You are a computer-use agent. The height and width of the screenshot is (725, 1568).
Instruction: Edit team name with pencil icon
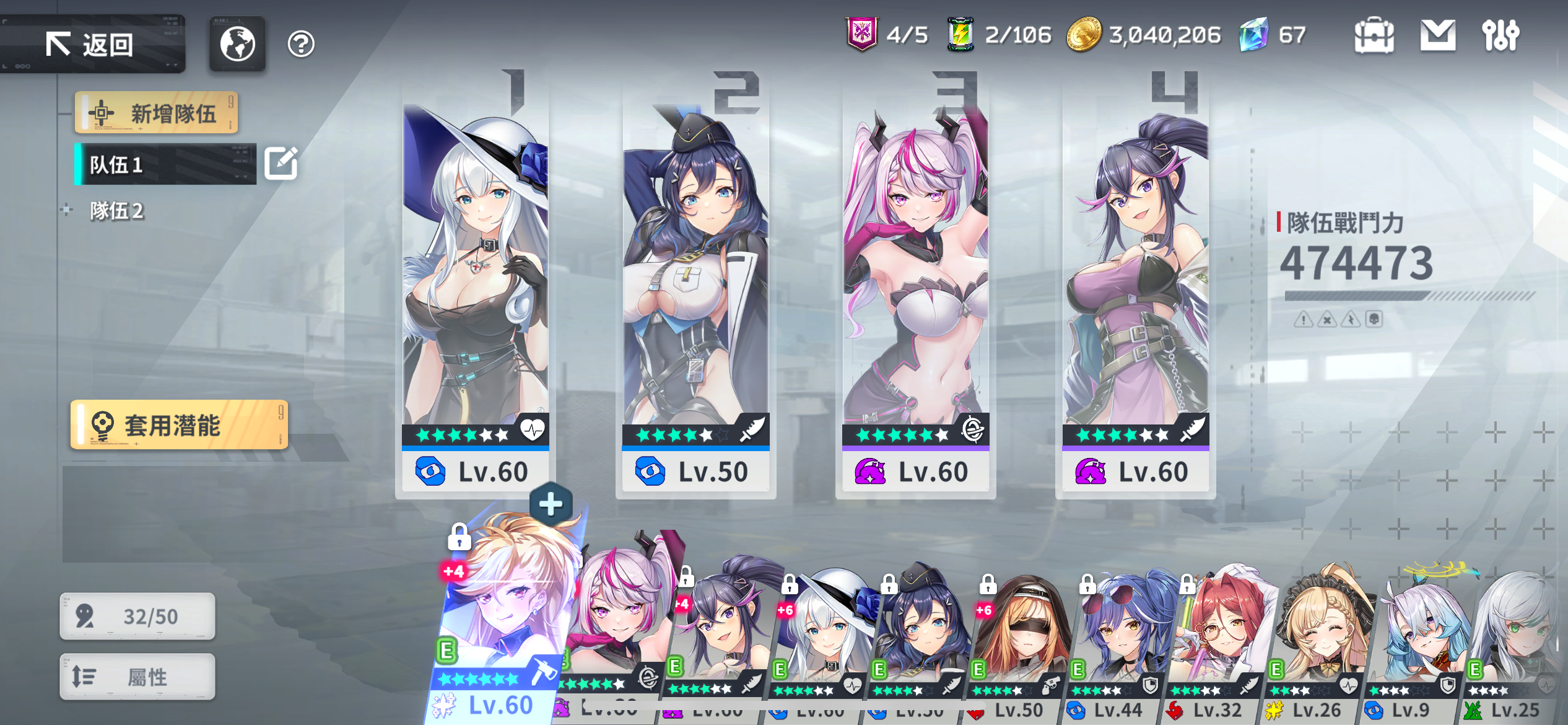281,164
